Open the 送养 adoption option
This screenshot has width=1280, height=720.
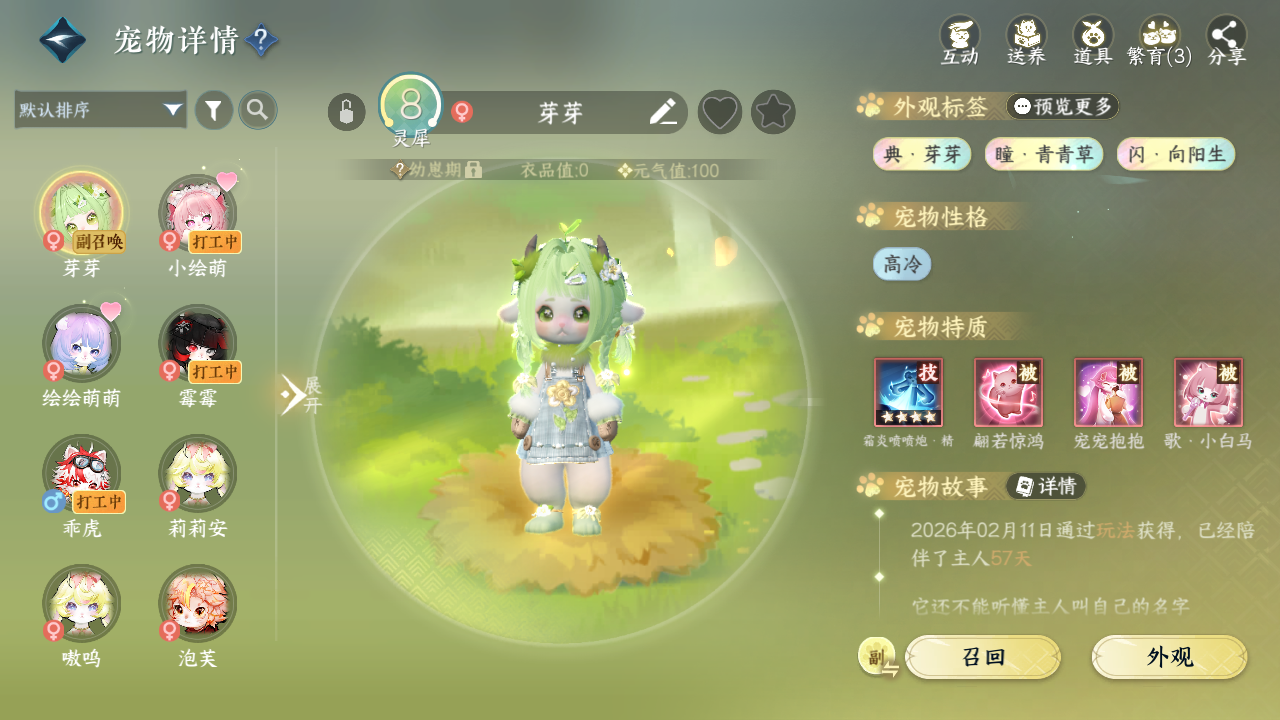pyautogui.click(x=1026, y=40)
